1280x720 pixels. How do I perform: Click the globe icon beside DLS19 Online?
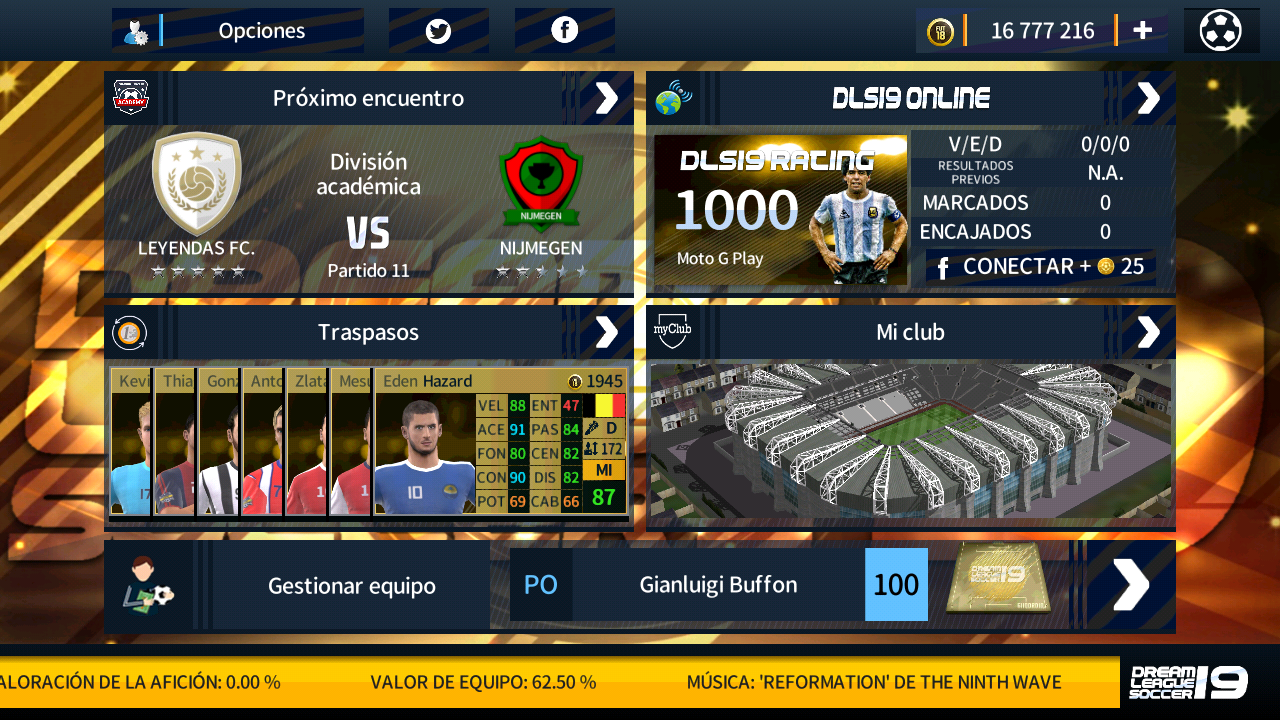tap(671, 97)
